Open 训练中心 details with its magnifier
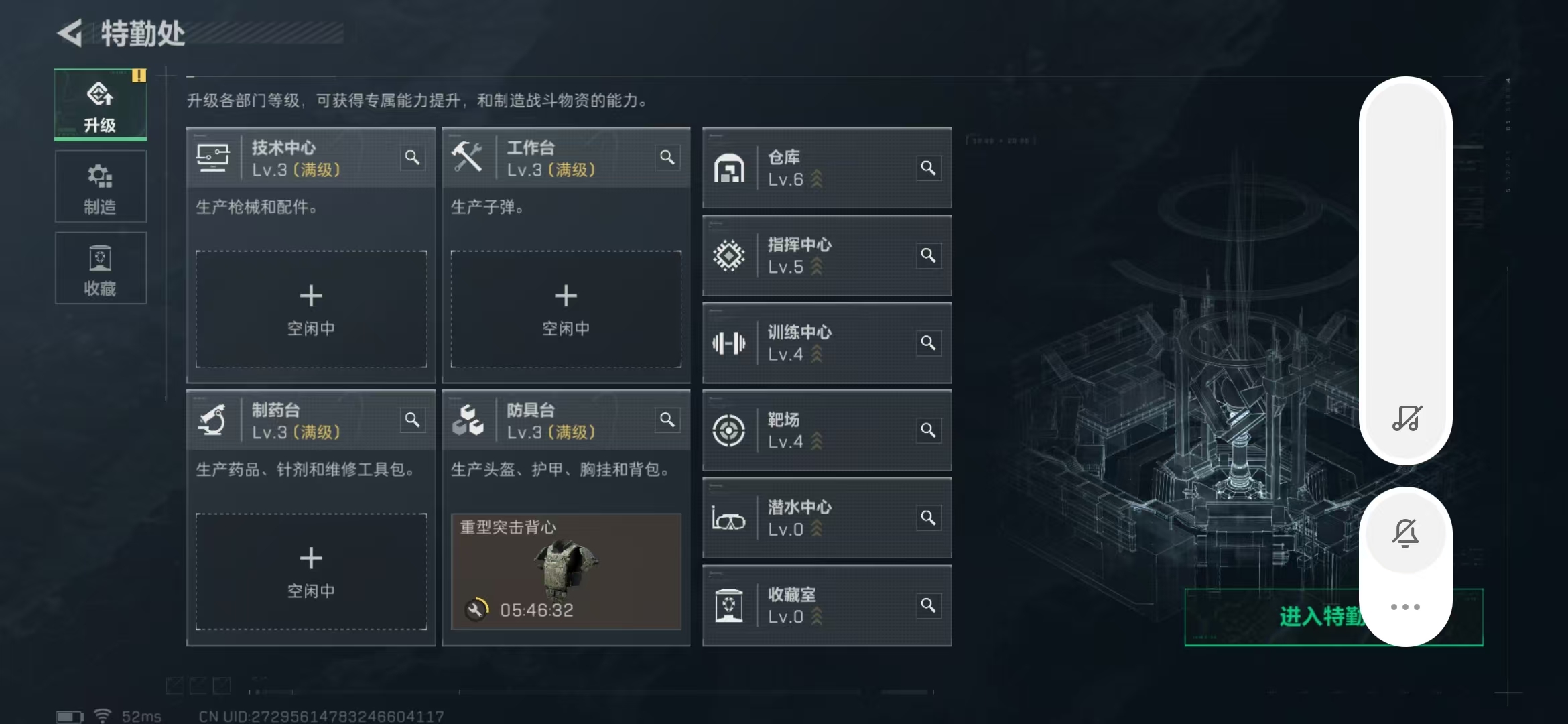This screenshot has width=1568, height=724. (929, 343)
